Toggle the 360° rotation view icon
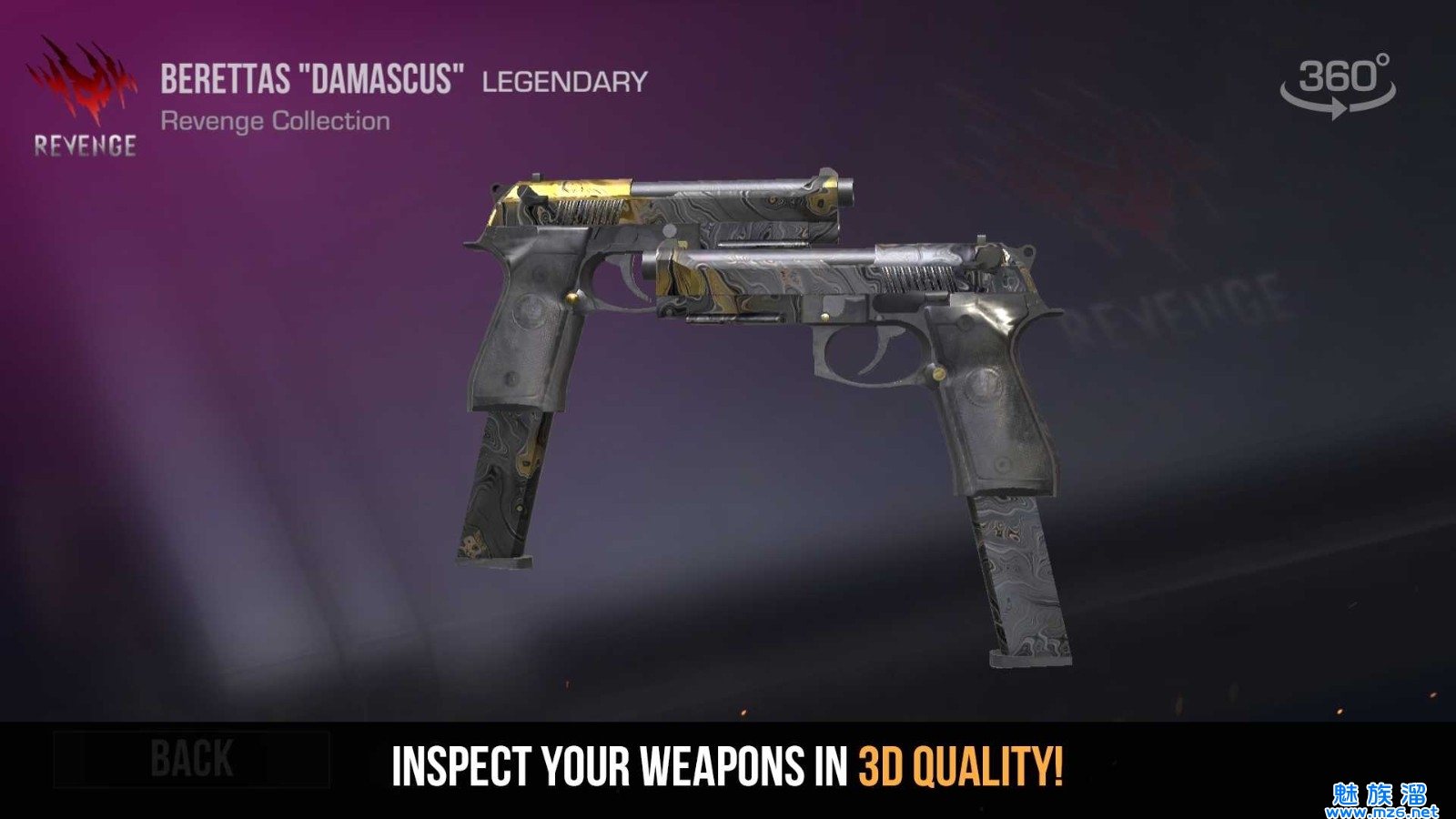 click(x=1338, y=86)
